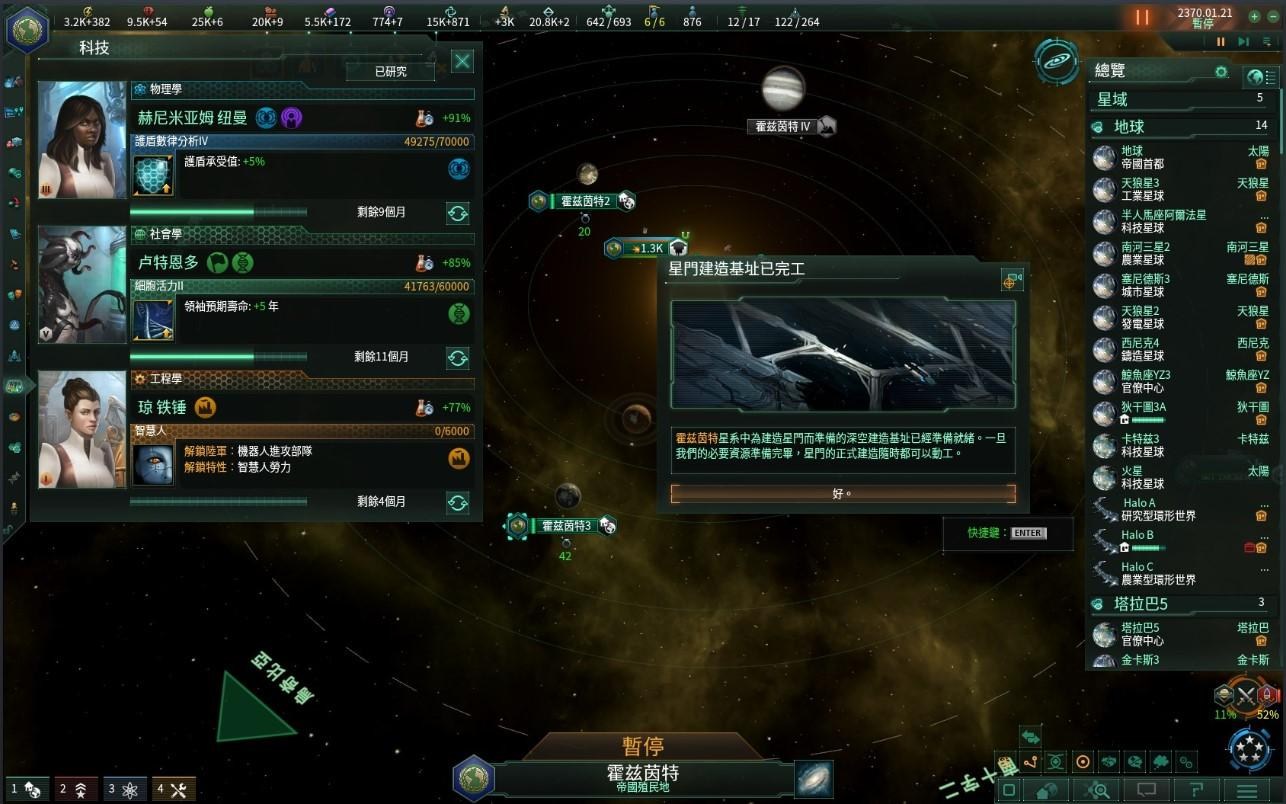Locate the gateway site with popup target icon
The image size is (1286, 804).
[x=1012, y=281]
